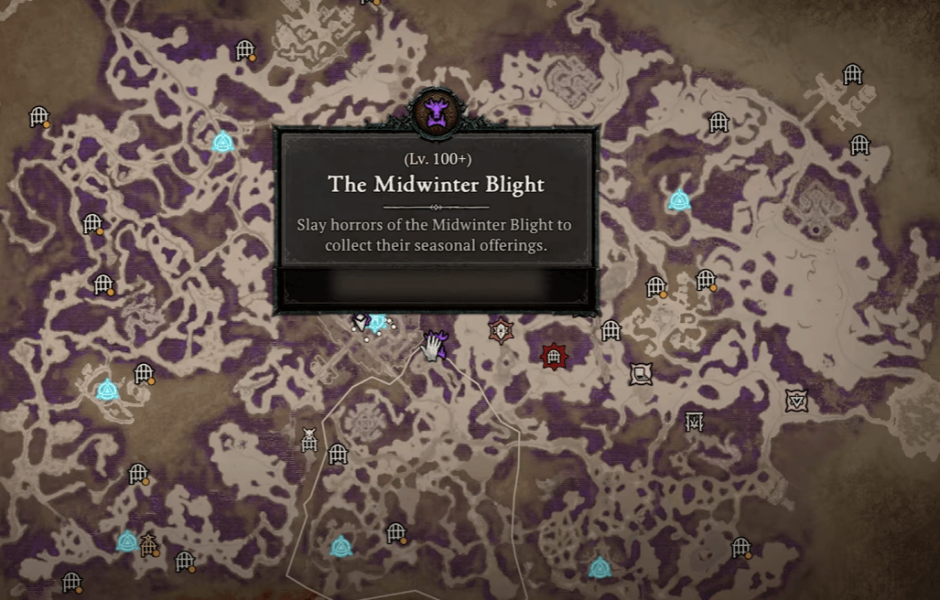940x600 pixels.
Task: Choose the dungeon gate beside the skull-topped marker
Action: click(x=338, y=454)
